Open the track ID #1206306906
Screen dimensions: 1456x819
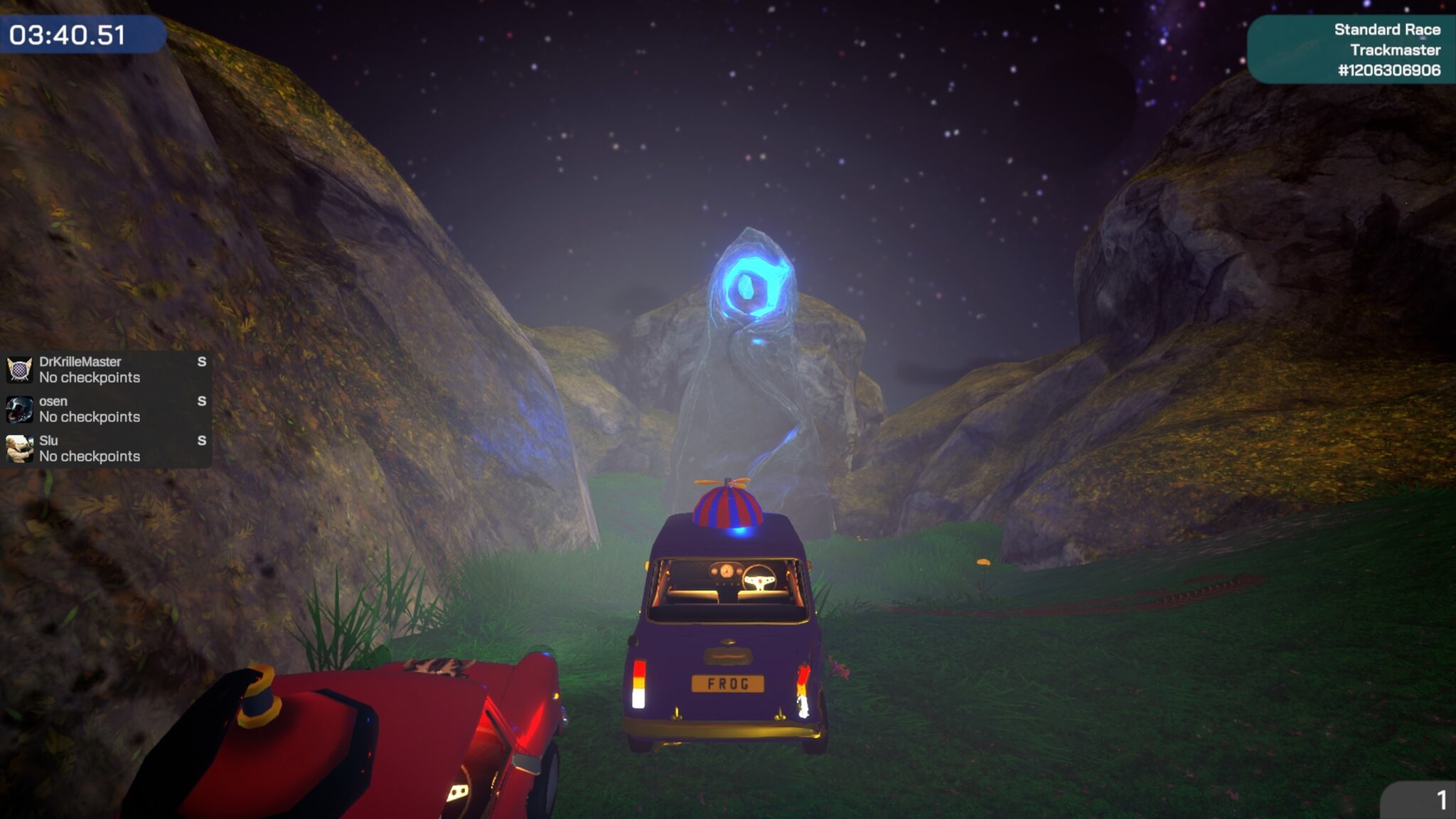click(x=1386, y=71)
